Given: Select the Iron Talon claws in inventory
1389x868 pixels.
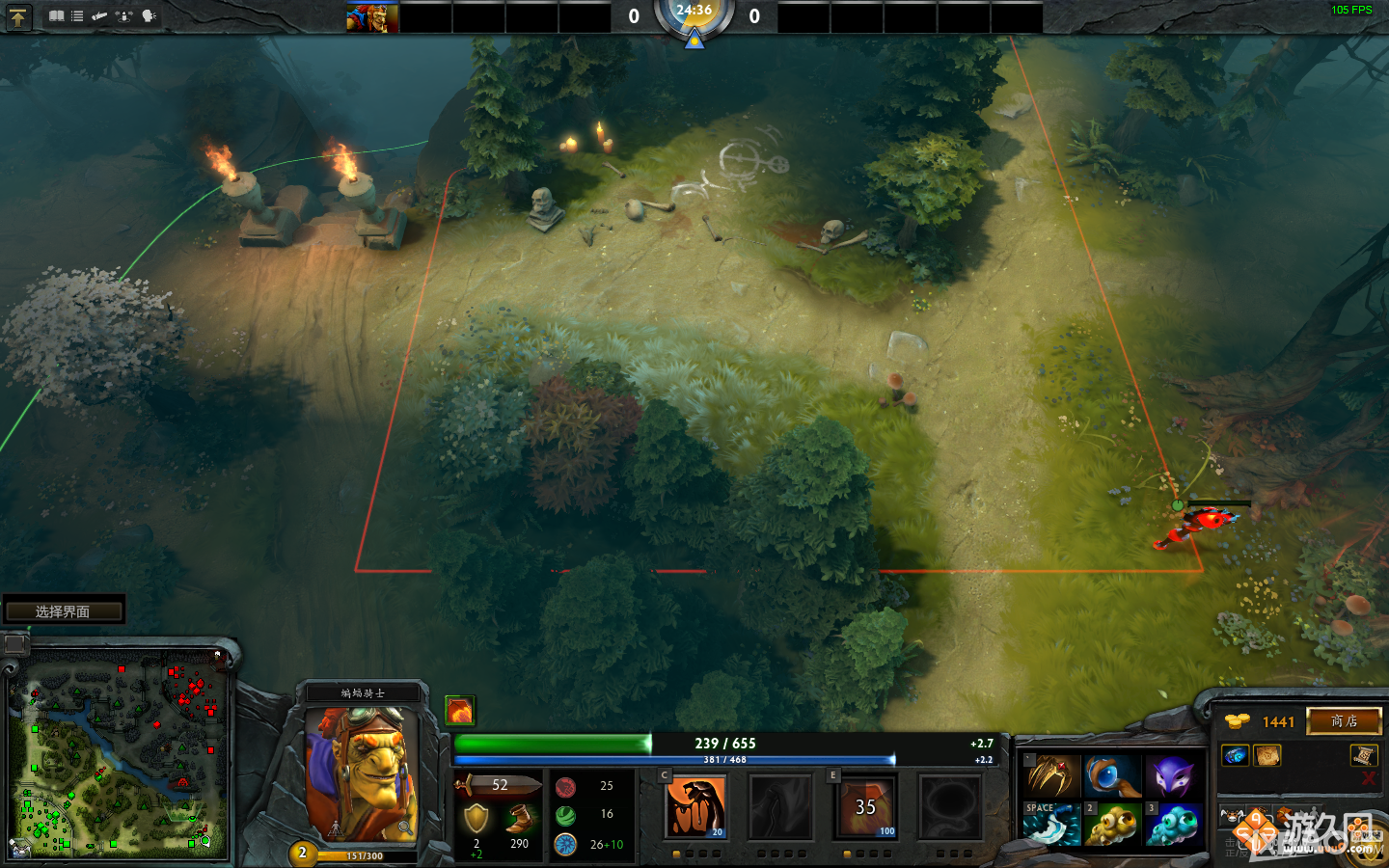Looking at the screenshot, I should click(x=1051, y=776).
